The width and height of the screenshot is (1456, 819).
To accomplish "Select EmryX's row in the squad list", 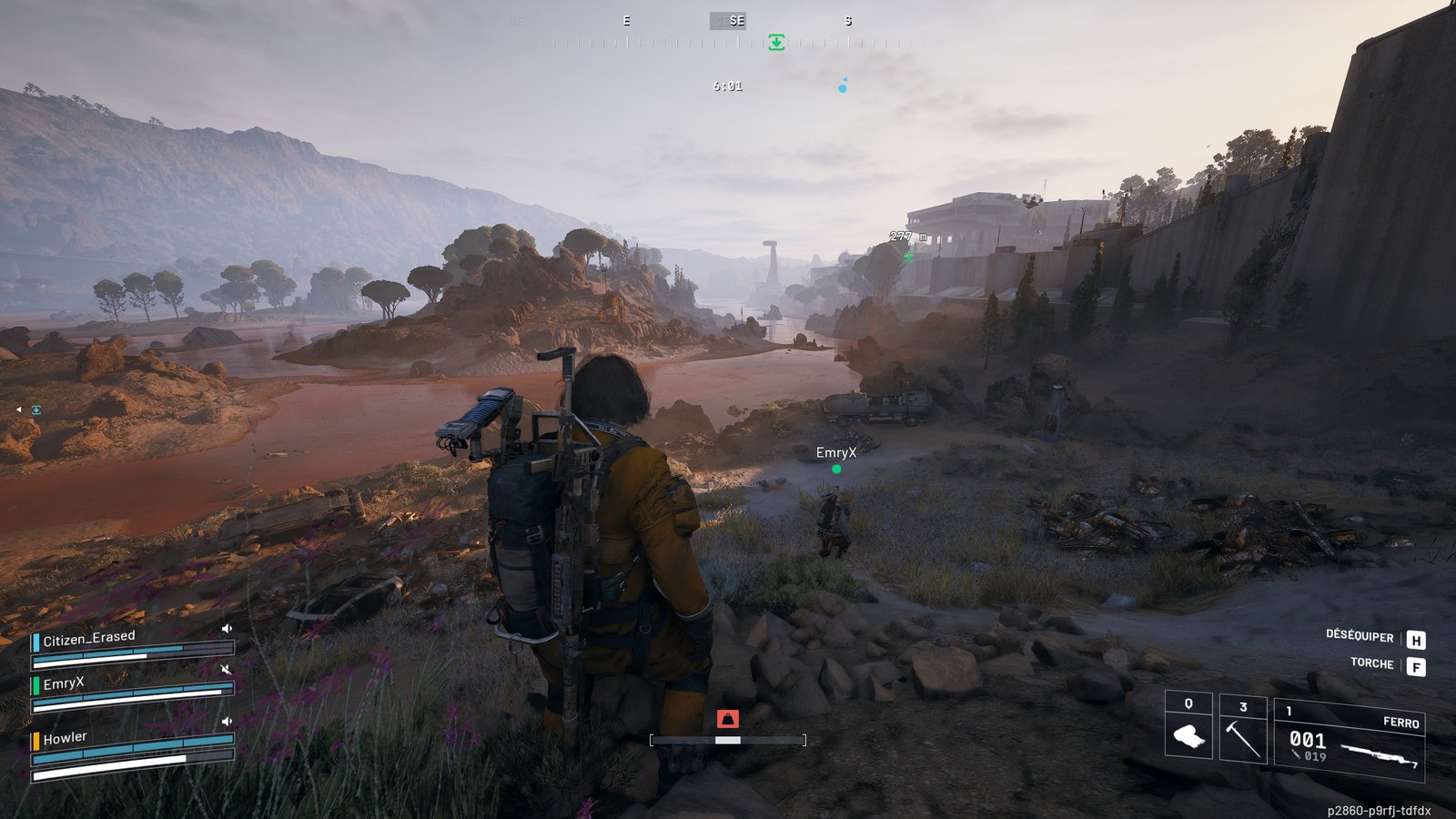I will 64,683.
